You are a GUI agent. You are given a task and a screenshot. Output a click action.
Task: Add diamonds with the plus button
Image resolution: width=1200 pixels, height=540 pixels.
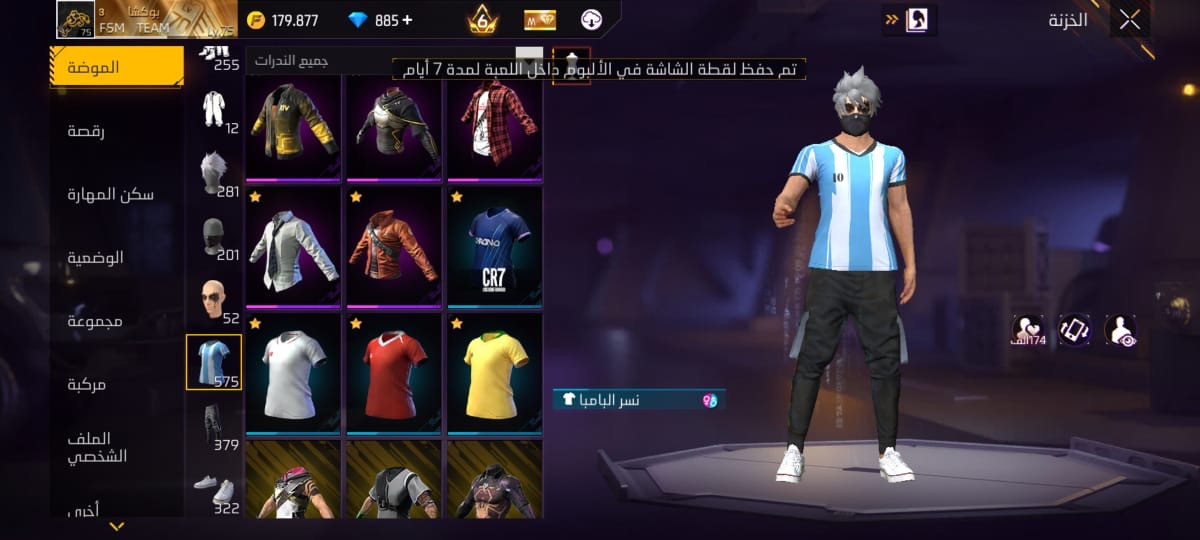(x=406, y=20)
